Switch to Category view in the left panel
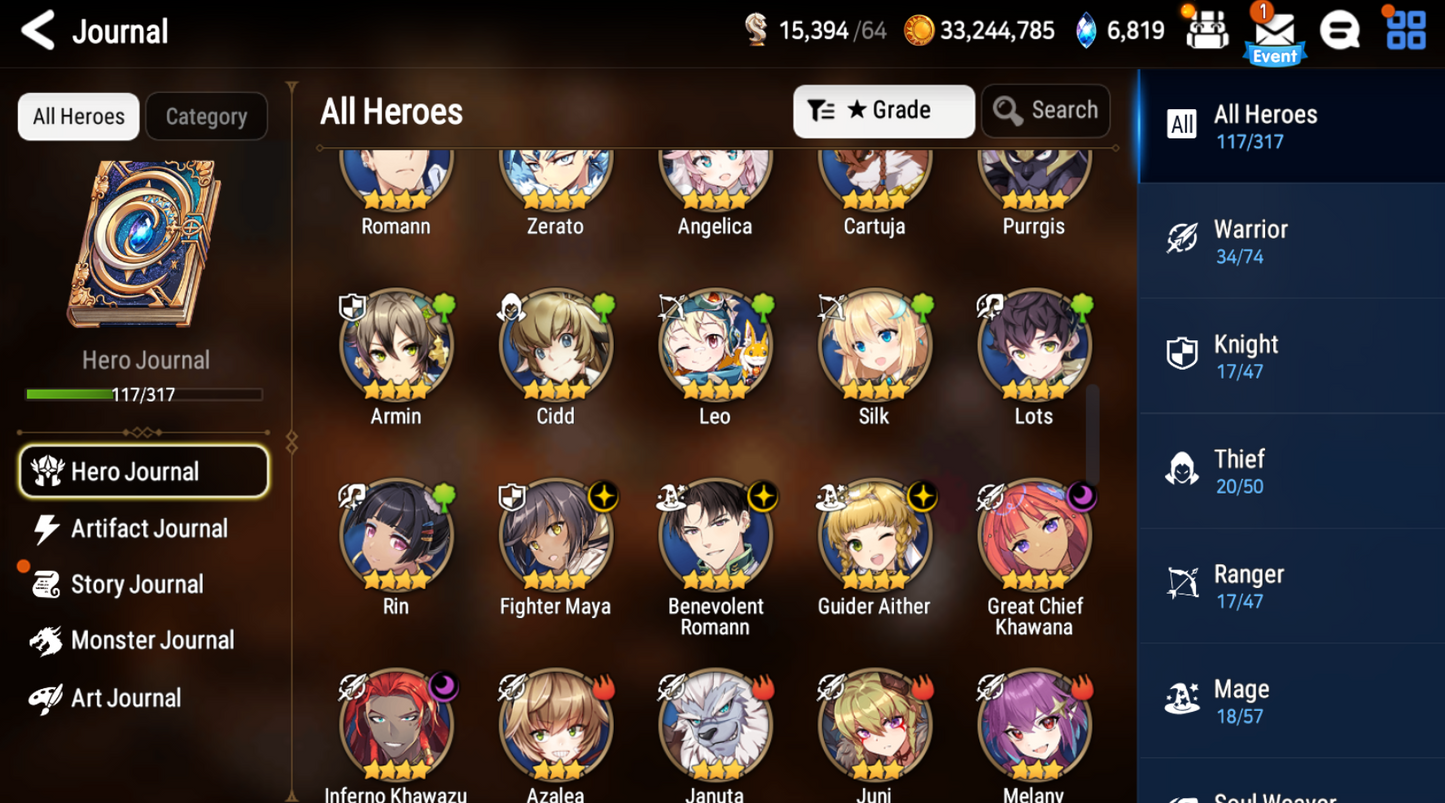This screenshot has width=1445, height=803. tap(206, 116)
